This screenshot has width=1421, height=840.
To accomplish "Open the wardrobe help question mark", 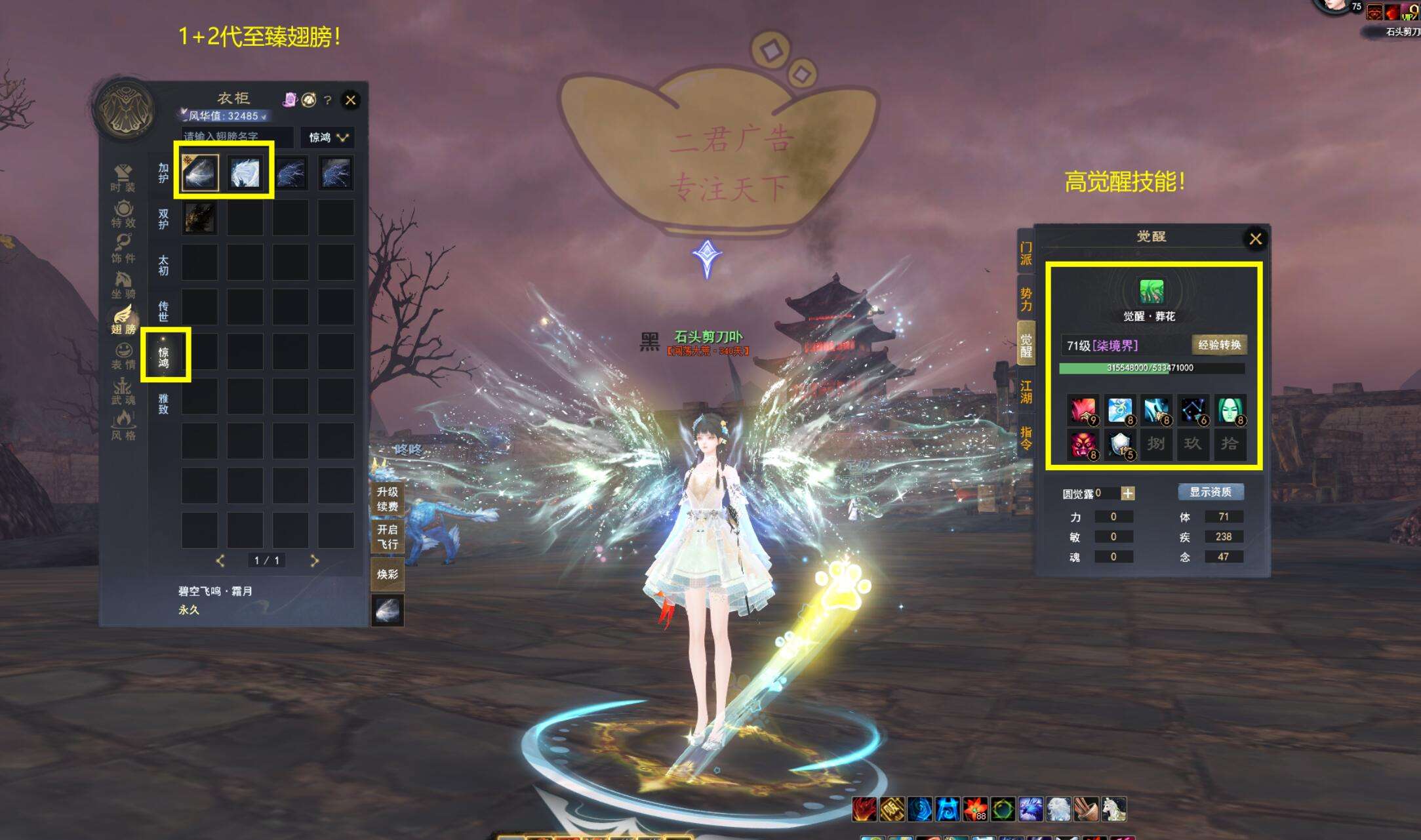I will tap(328, 100).
